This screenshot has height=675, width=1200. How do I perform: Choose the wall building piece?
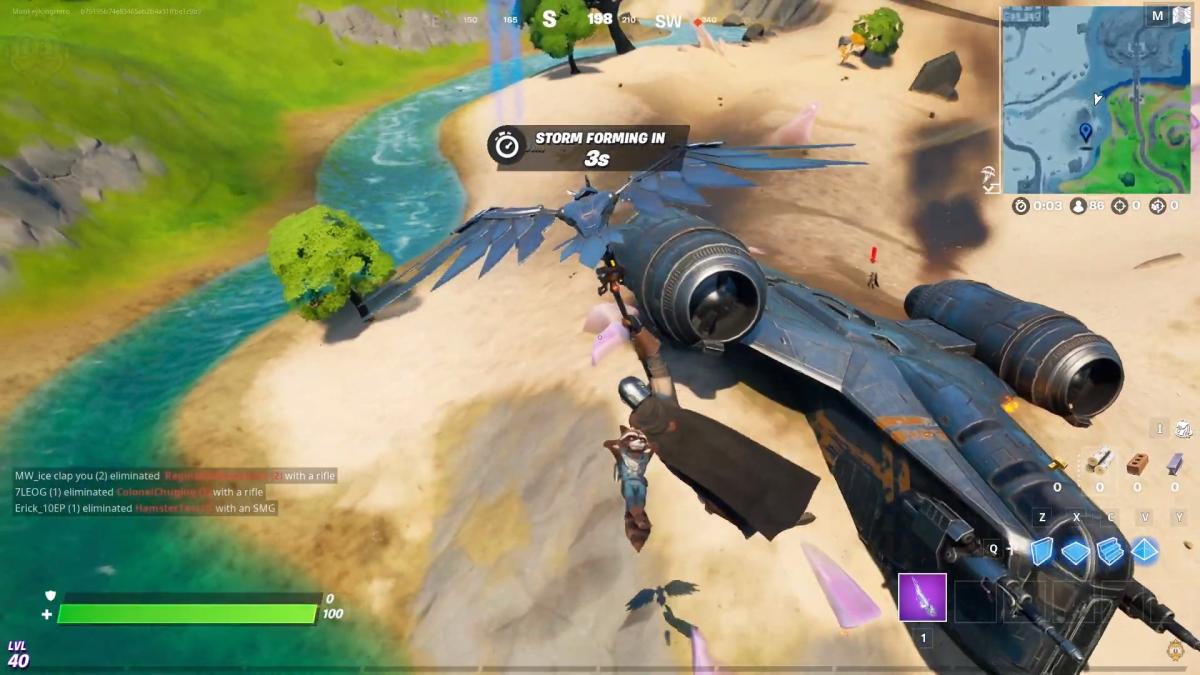tap(1042, 551)
